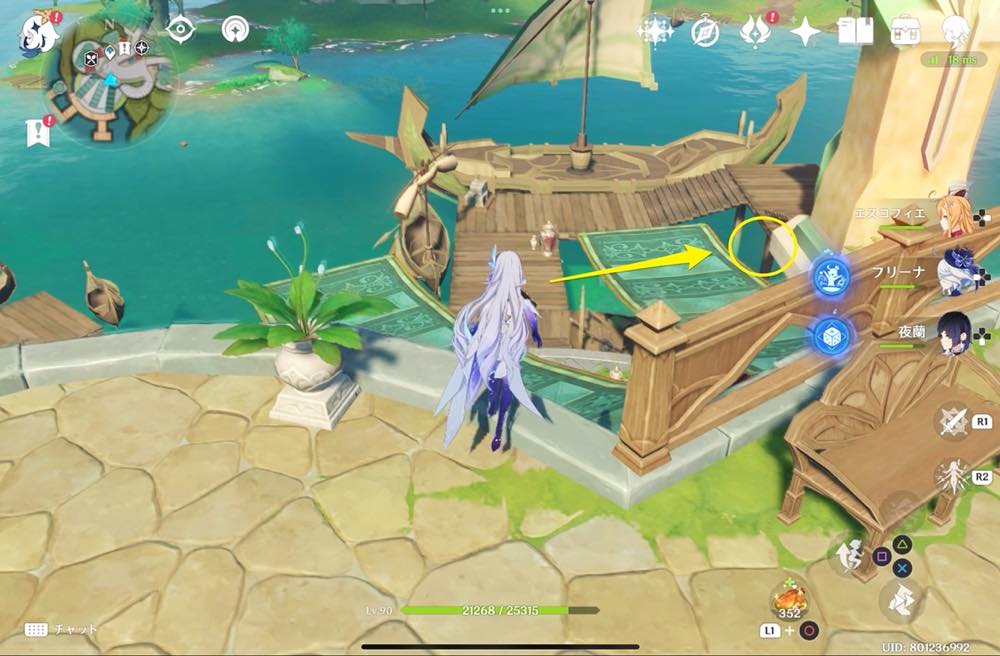
Task: Open the backpack inventory
Action: pos(906,32)
